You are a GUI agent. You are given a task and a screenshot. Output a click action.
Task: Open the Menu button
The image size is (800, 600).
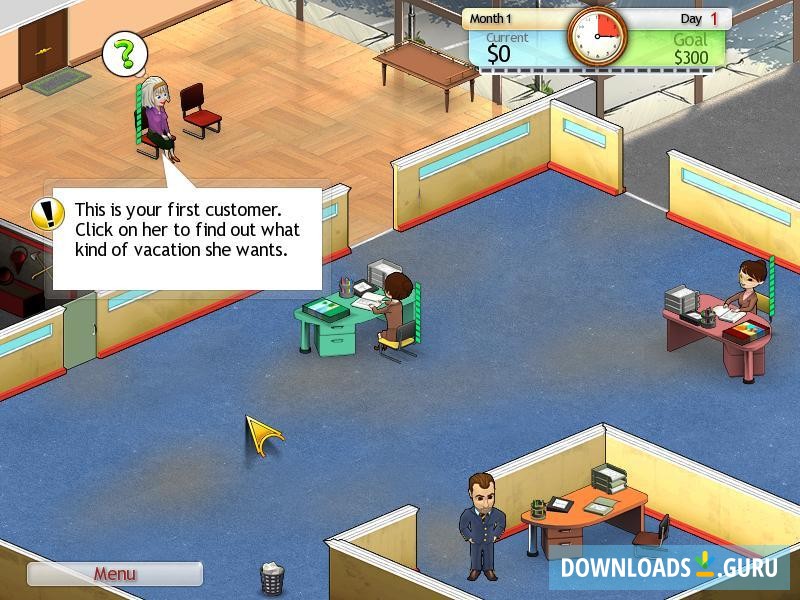tap(114, 574)
